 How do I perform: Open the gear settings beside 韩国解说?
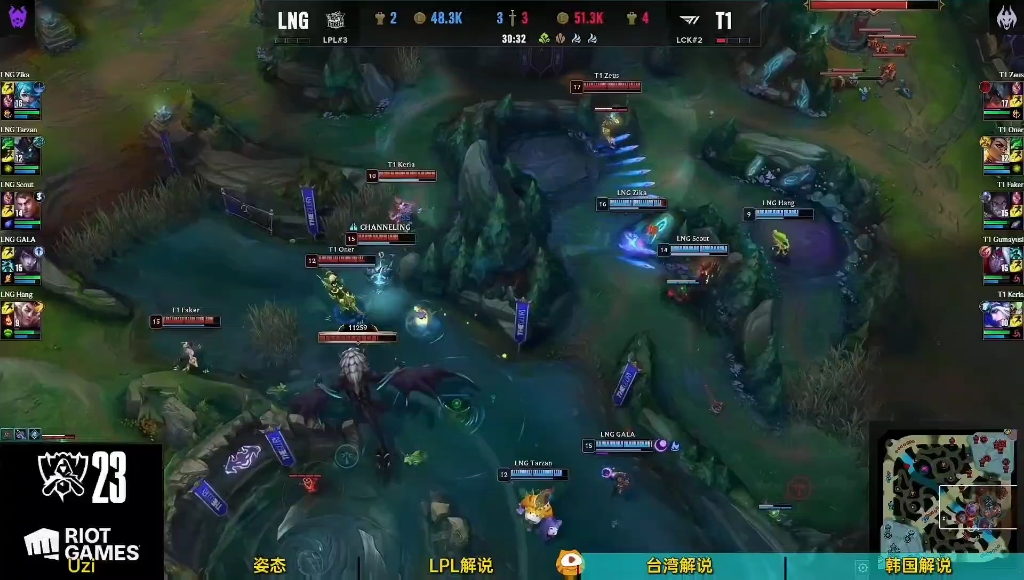coord(862,567)
